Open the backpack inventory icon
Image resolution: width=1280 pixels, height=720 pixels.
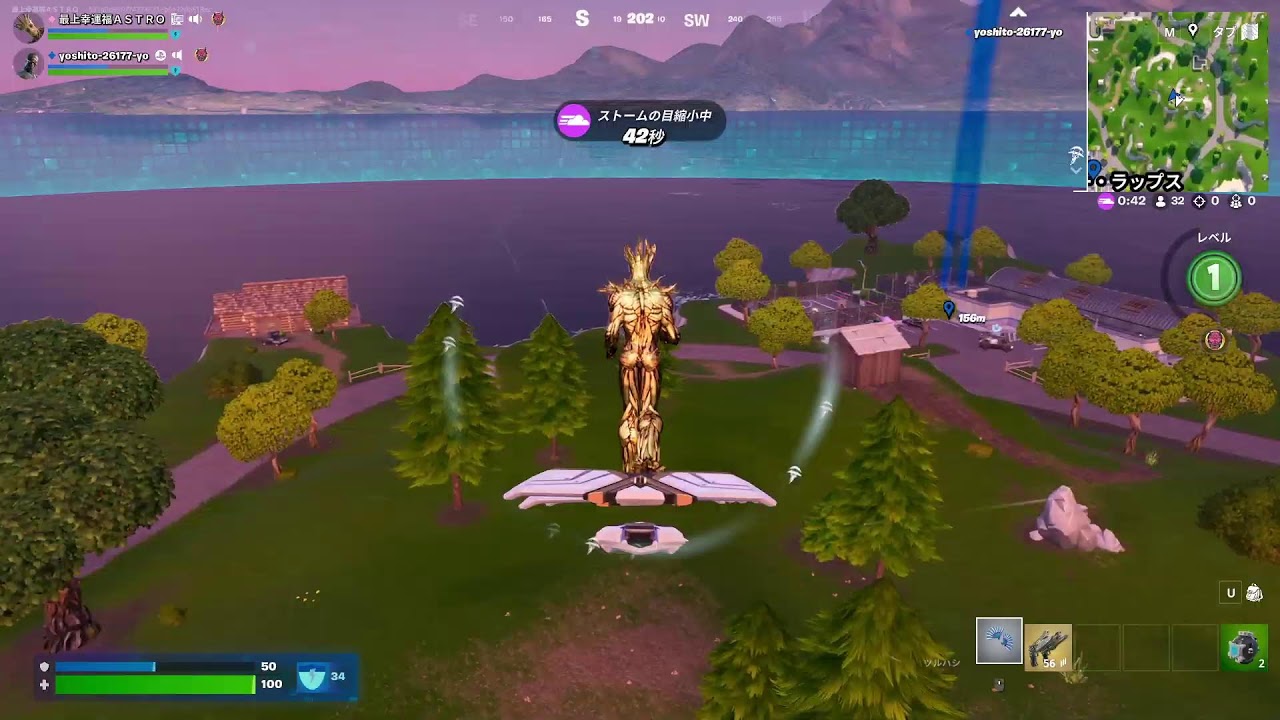pos(1254,593)
